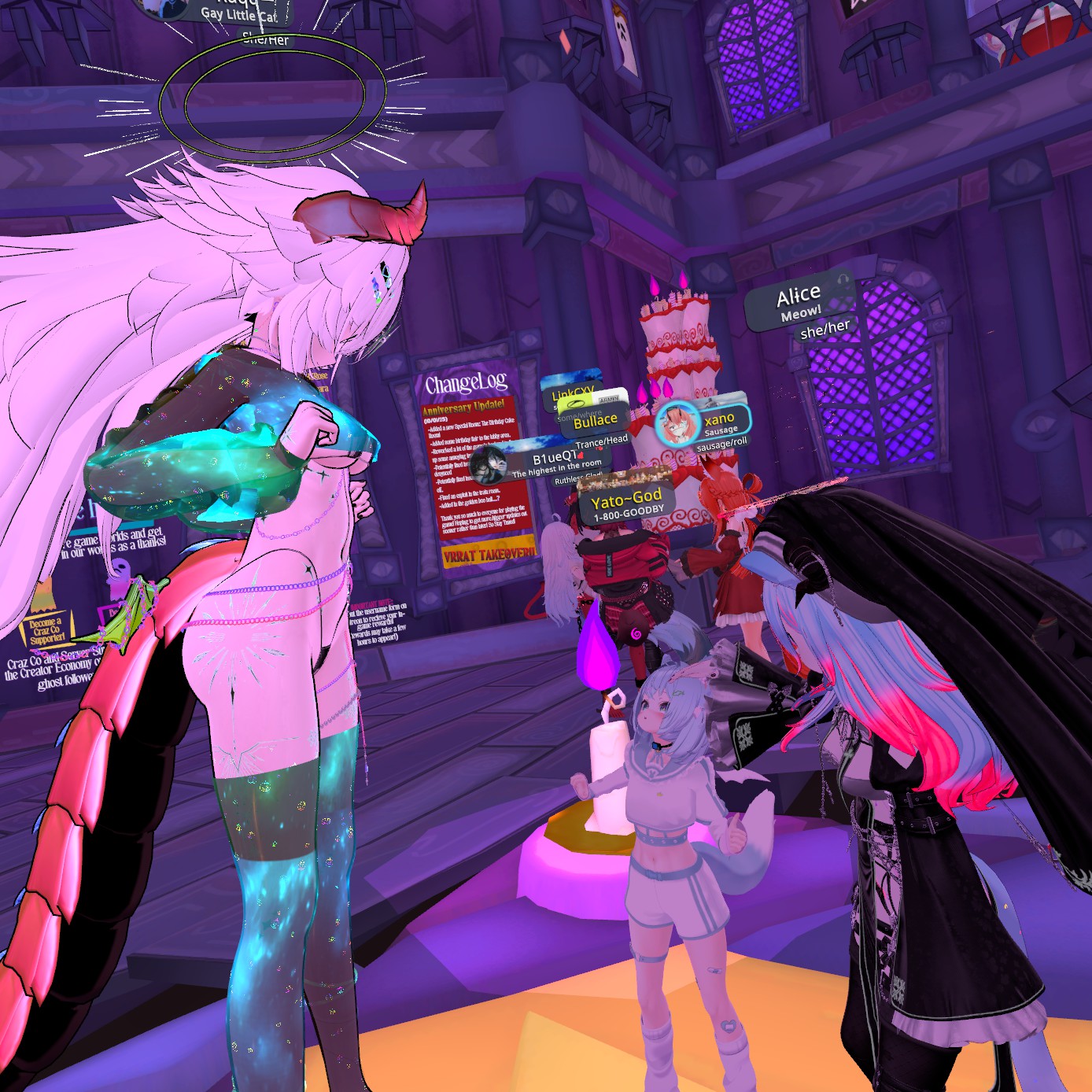Click B1ueQT's round profile picture
The height and width of the screenshot is (1092, 1092).
pyautogui.click(x=489, y=463)
